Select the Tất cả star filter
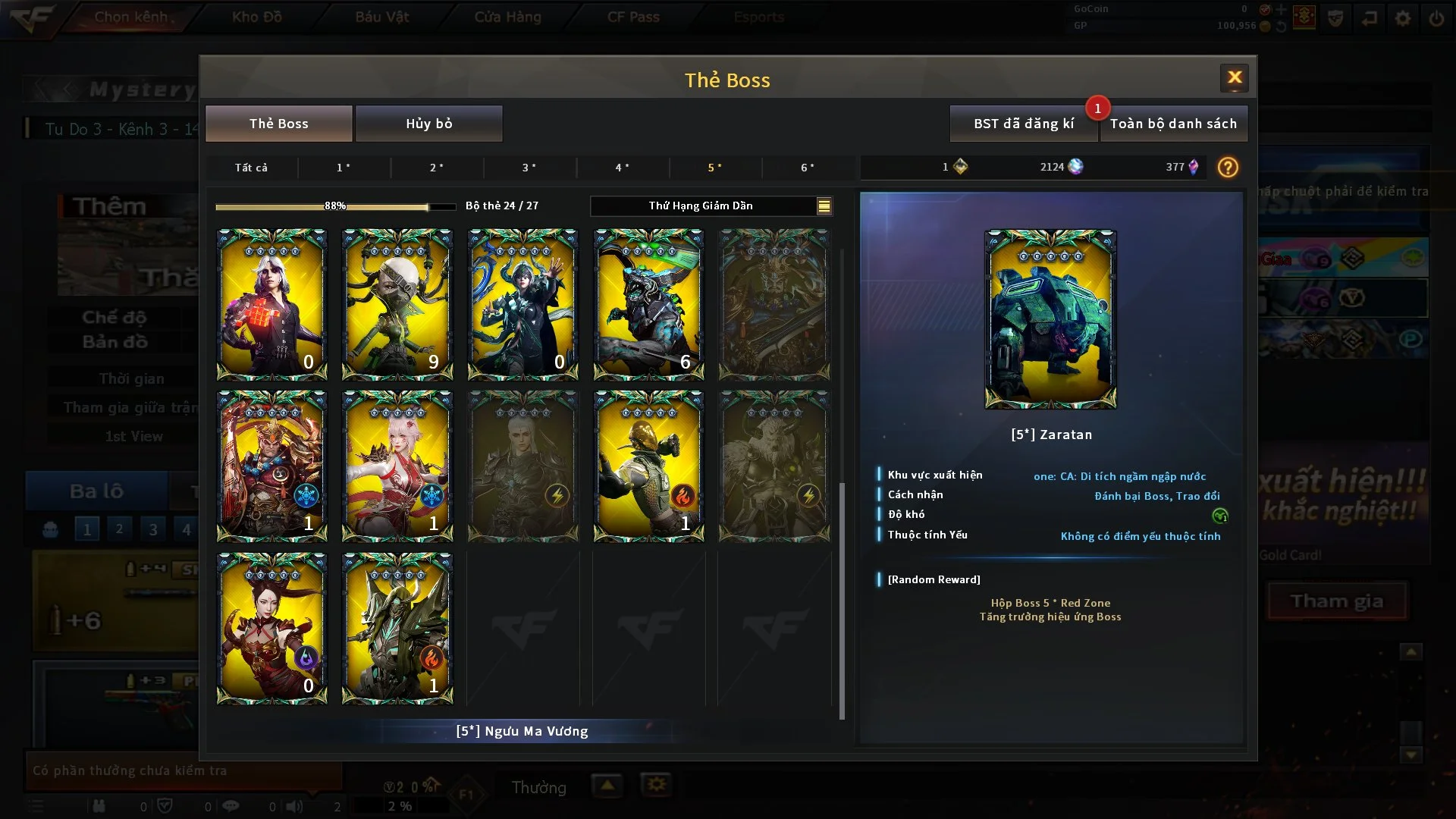This screenshot has width=1456, height=819. pos(251,168)
